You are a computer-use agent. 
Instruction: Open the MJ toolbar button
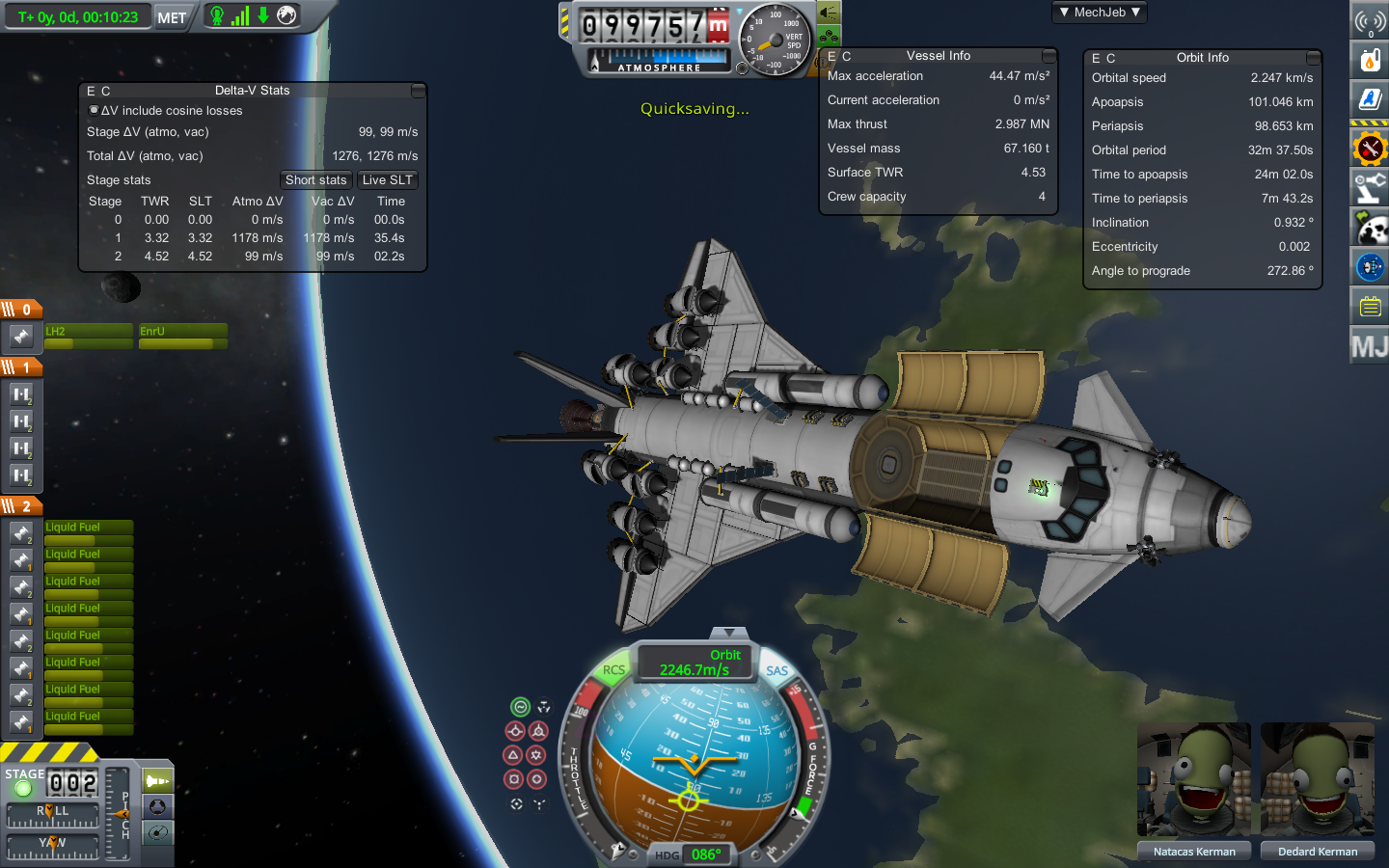click(1370, 345)
